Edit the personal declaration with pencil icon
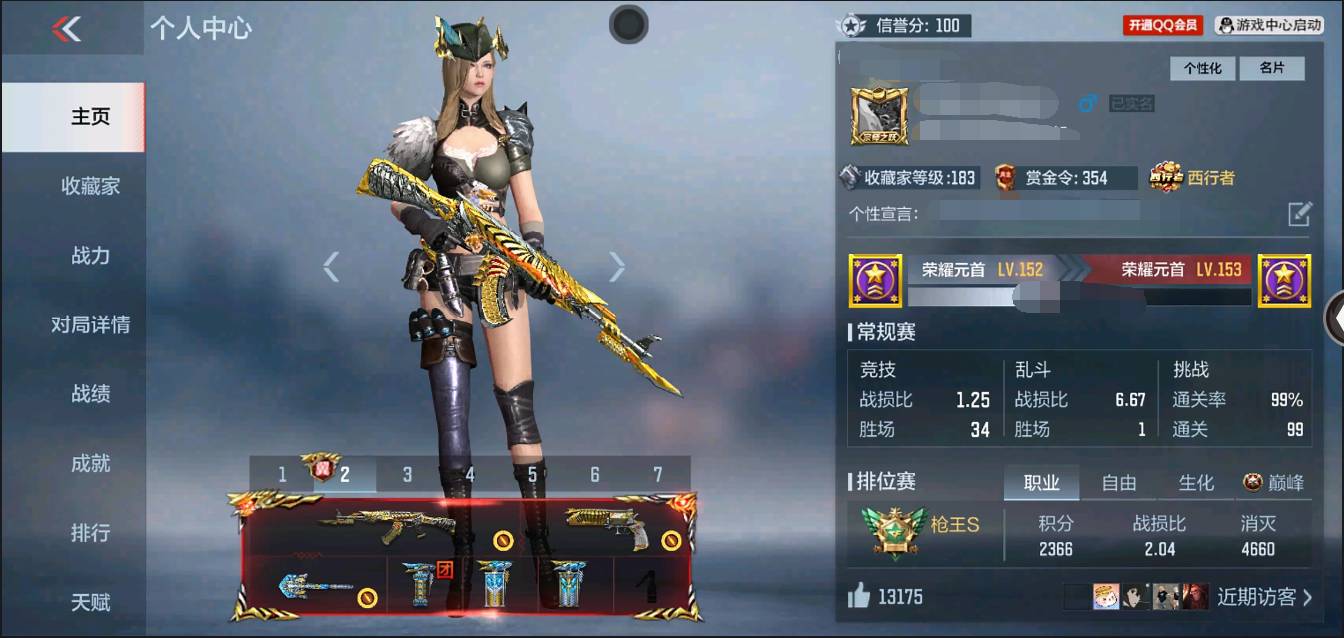 1298,213
